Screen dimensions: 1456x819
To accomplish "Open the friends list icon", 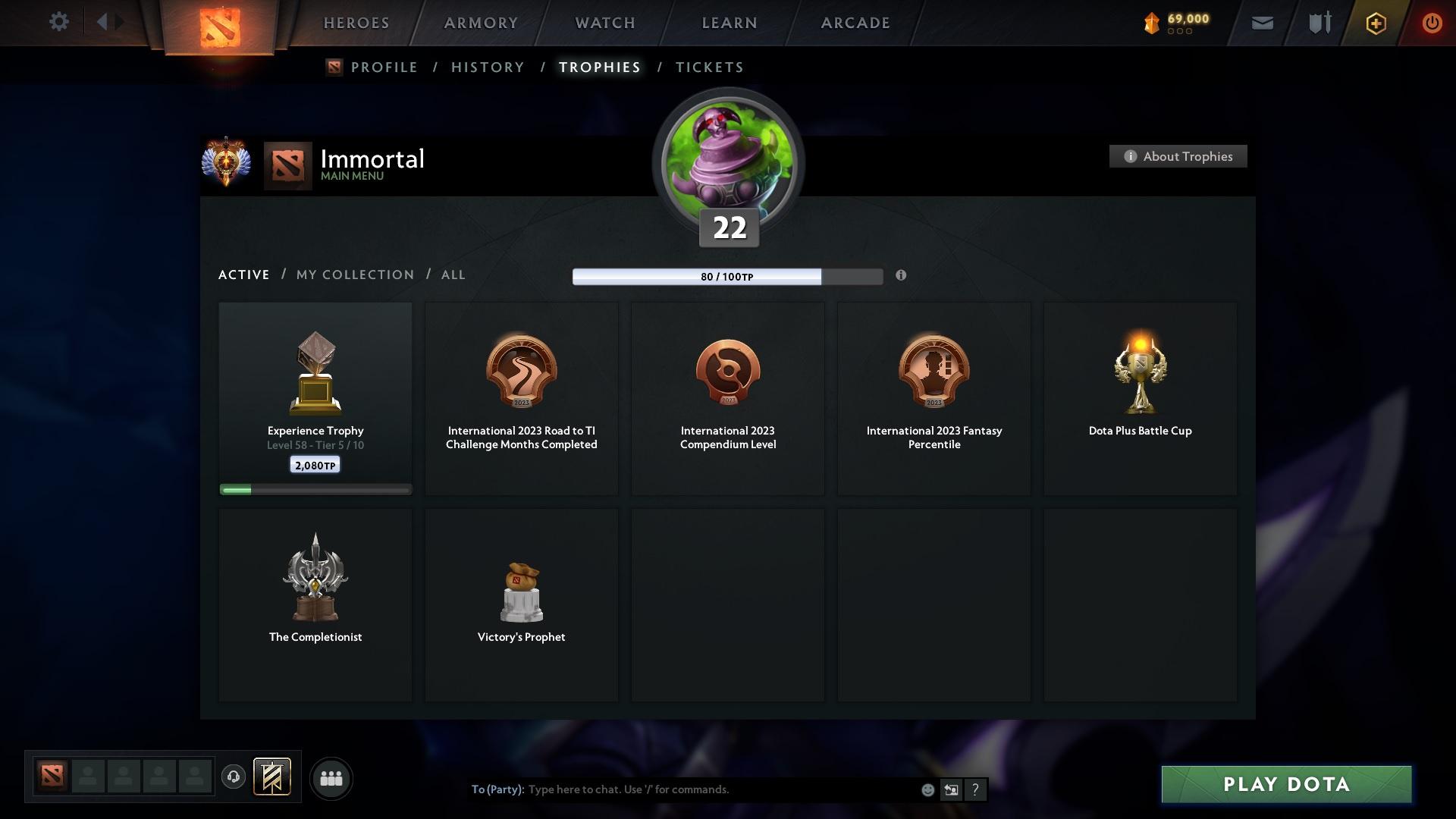I will coord(331,777).
